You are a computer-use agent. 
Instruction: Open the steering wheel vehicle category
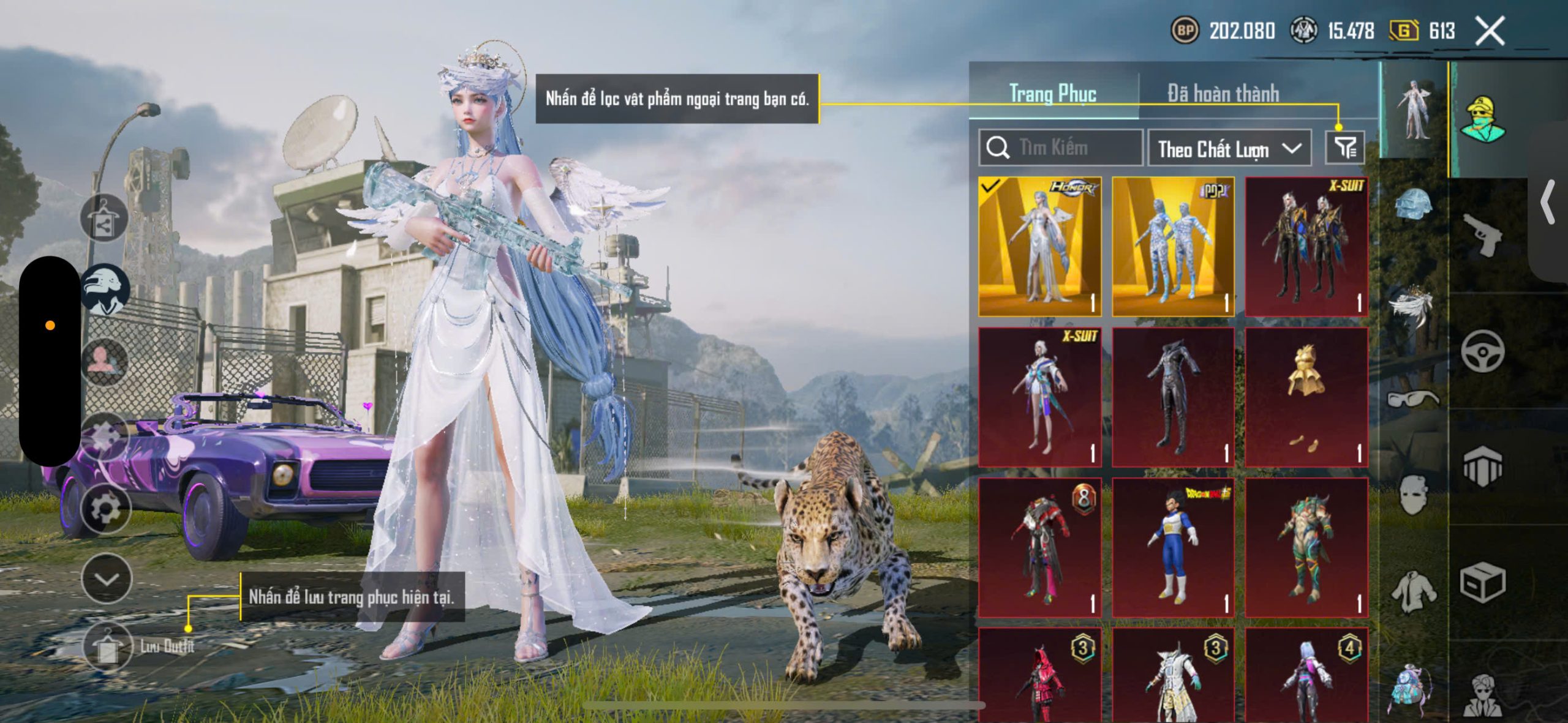[x=1482, y=351]
